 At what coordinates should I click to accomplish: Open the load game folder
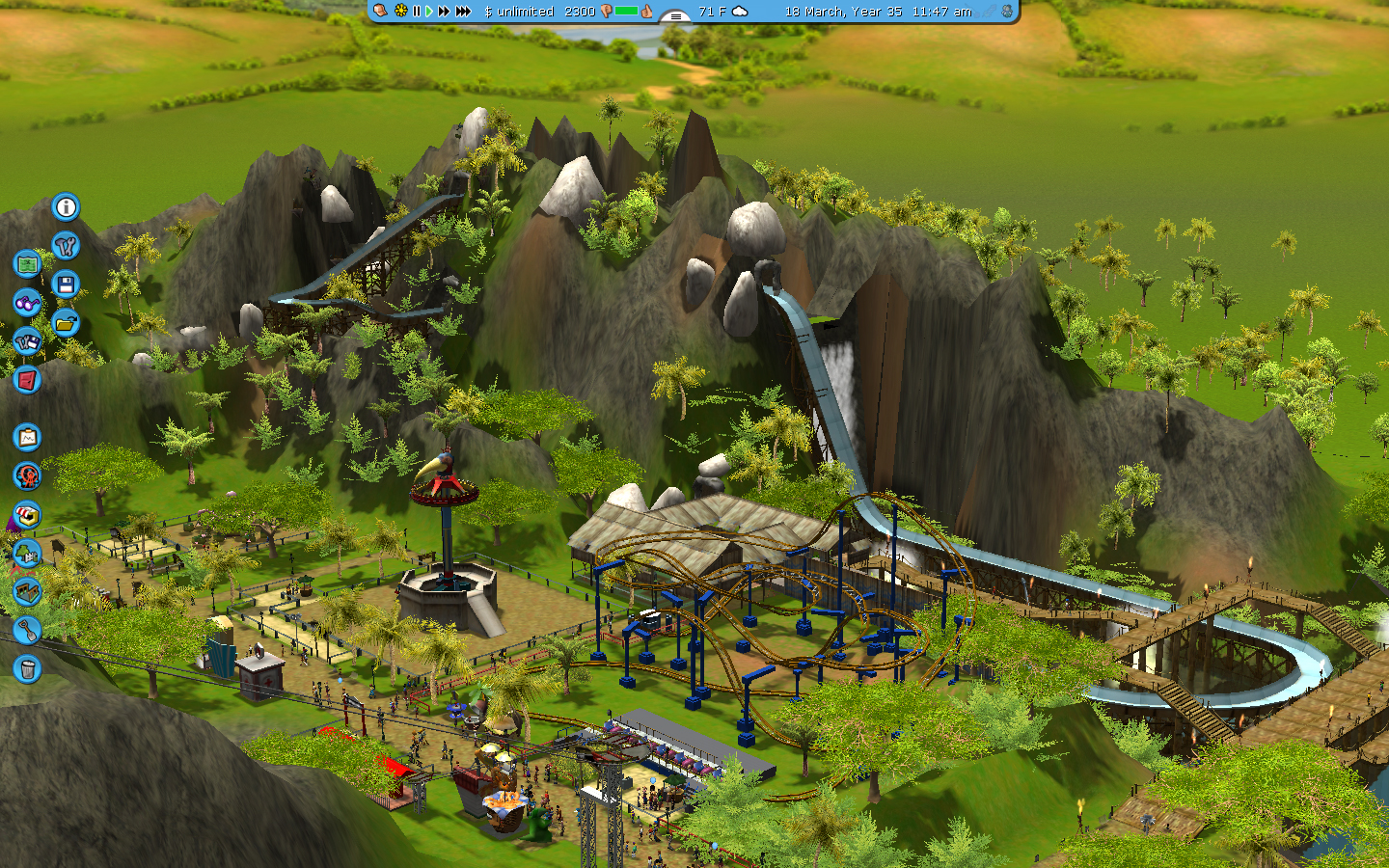coord(66,321)
